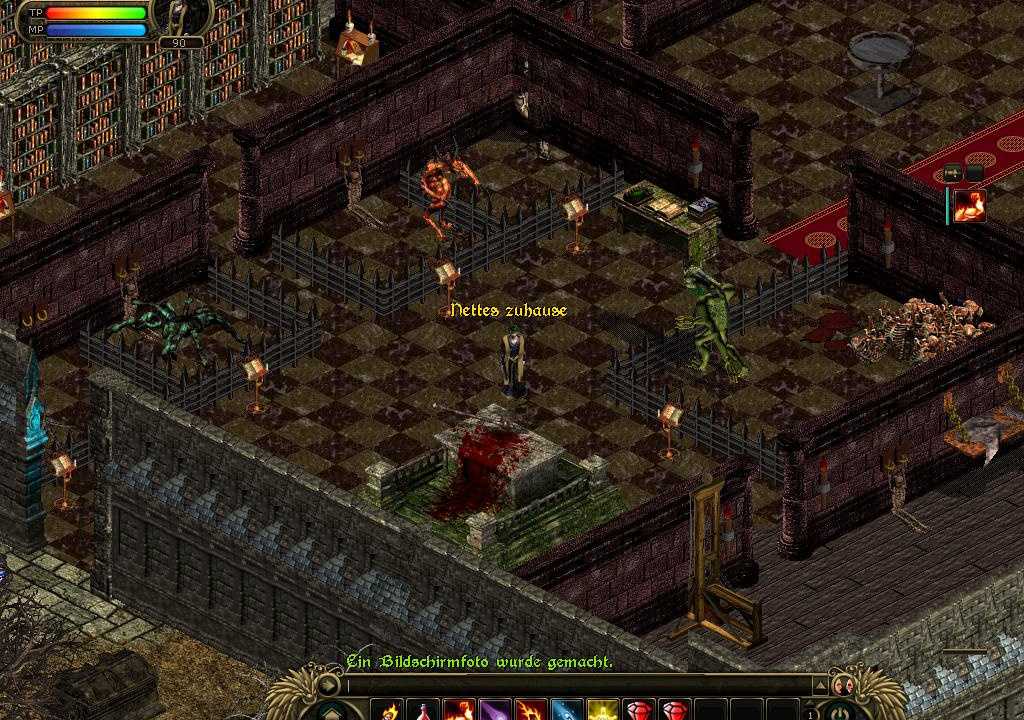Click the chat input bar
The image size is (1024, 720).
pyautogui.click(x=580, y=686)
